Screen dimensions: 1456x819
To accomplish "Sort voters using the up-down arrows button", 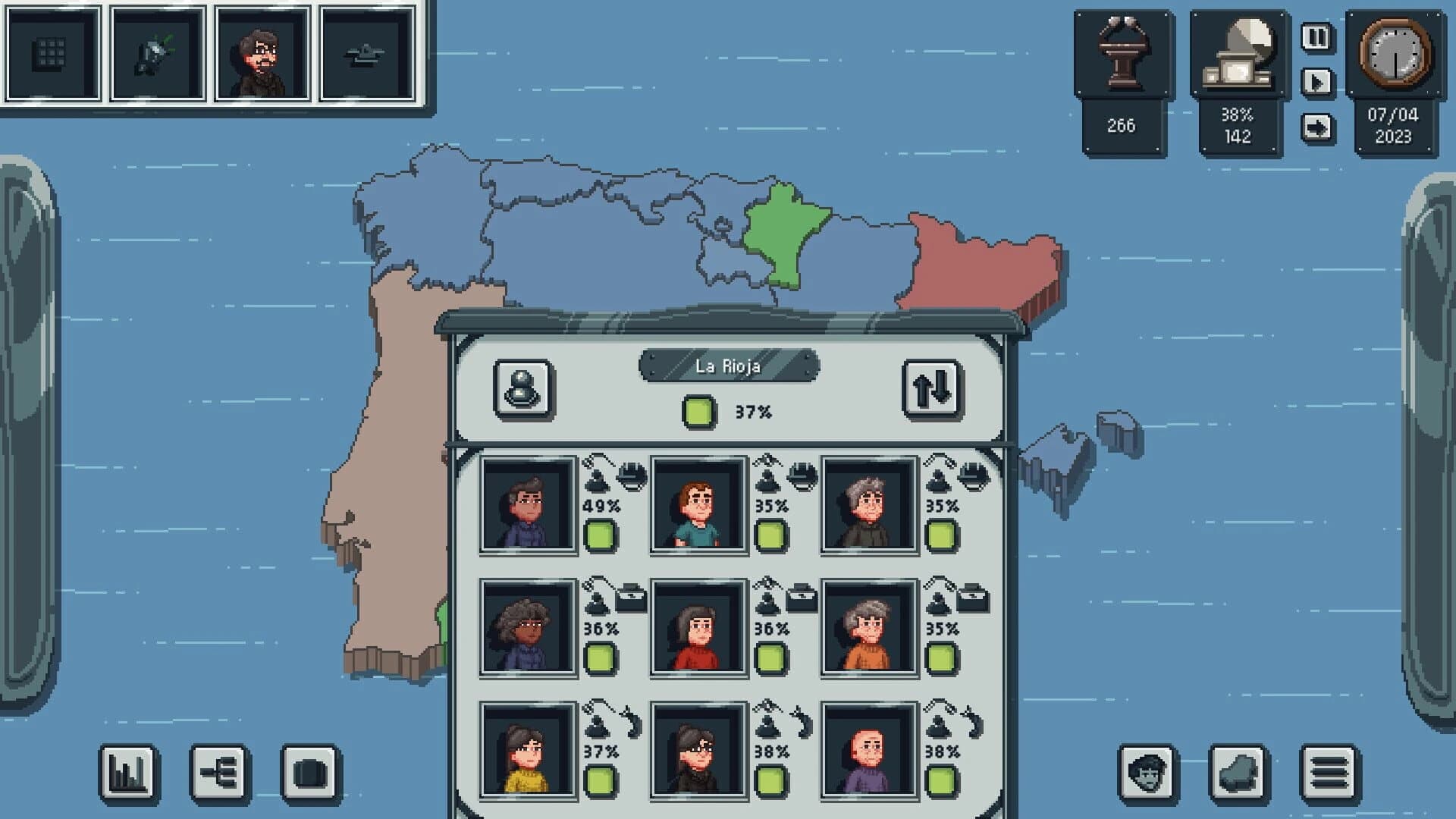I will click(930, 387).
